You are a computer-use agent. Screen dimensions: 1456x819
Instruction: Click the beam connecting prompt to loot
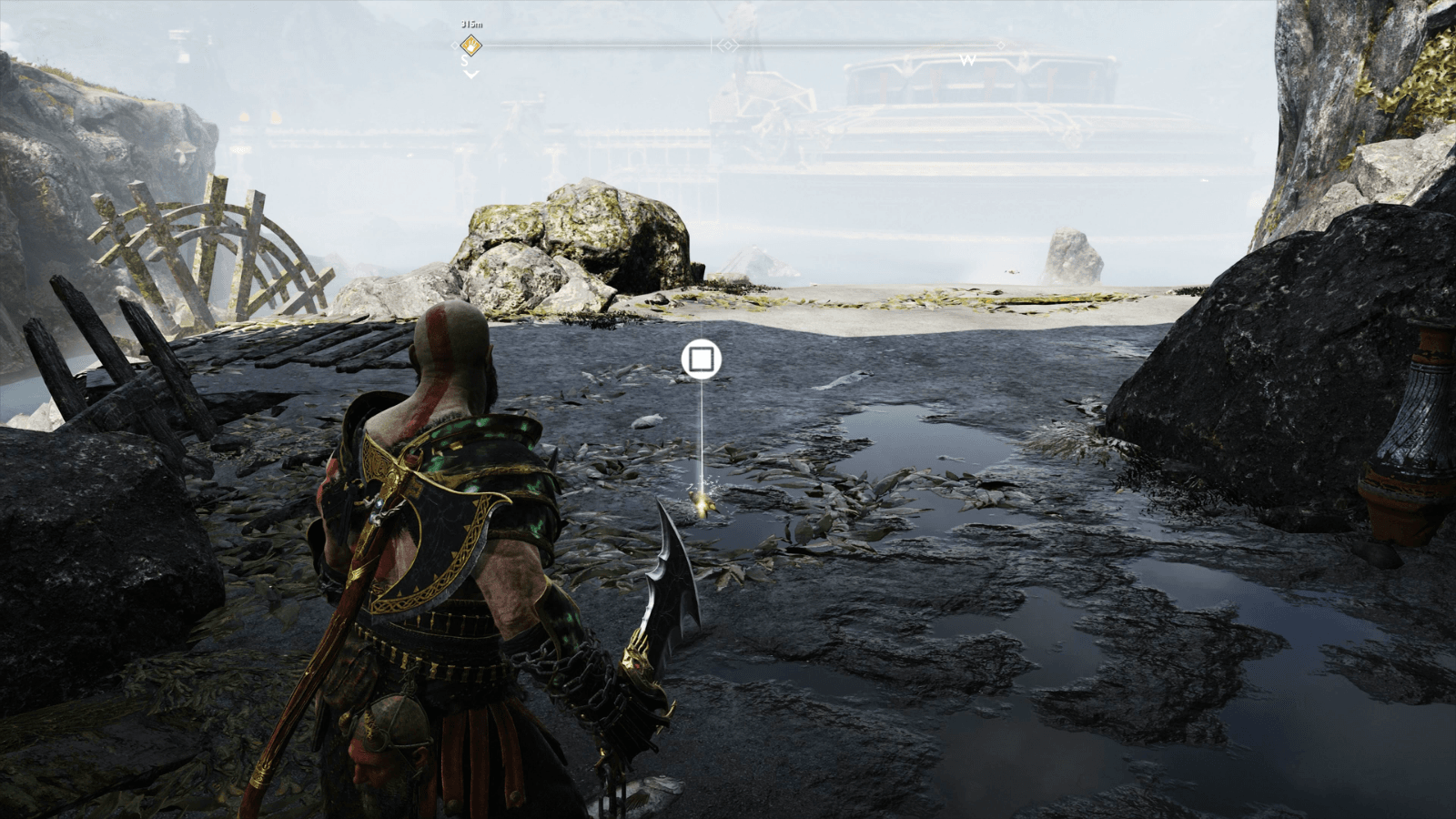point(702,437)
